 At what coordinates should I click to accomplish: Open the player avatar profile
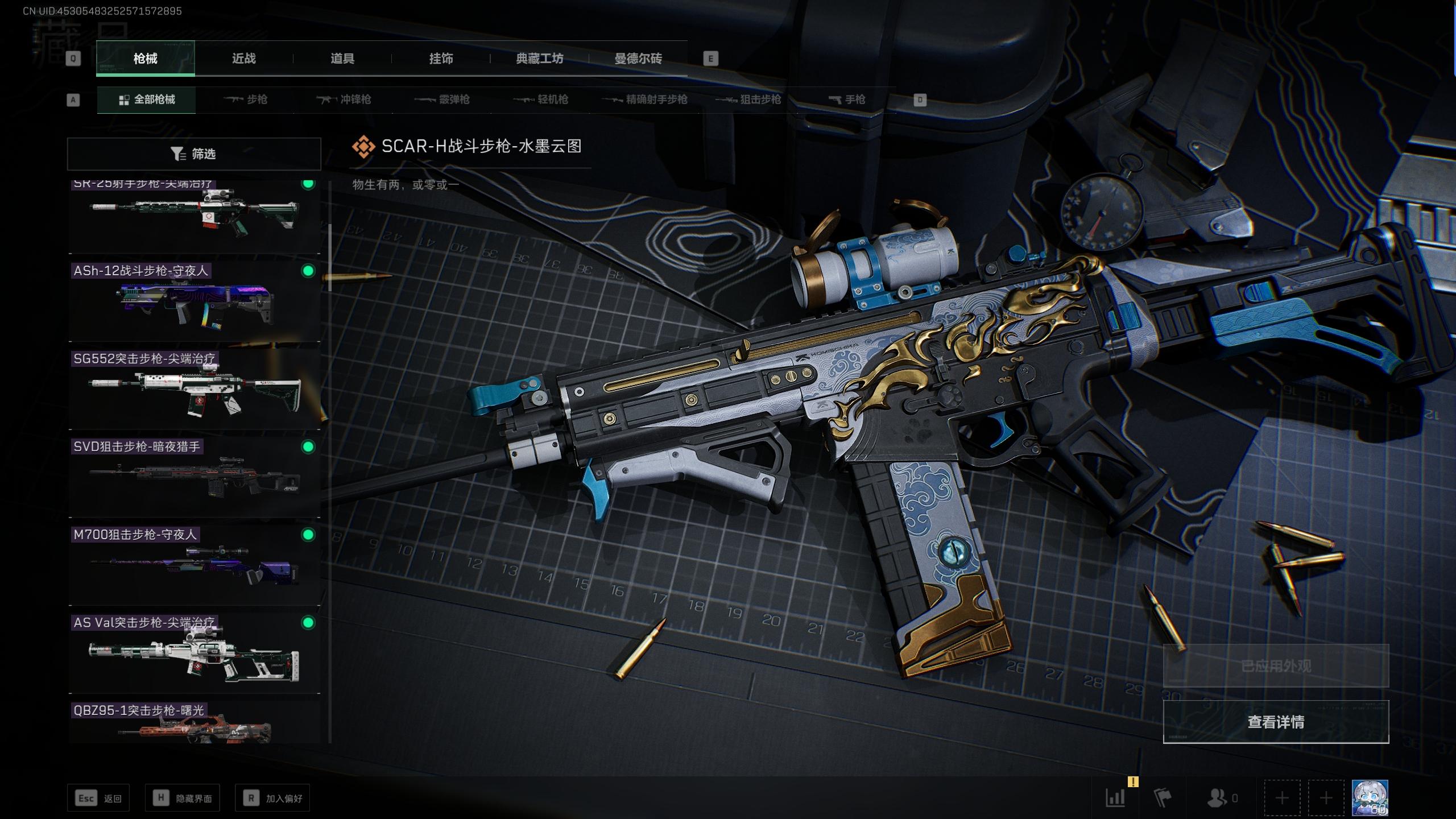1370,798
